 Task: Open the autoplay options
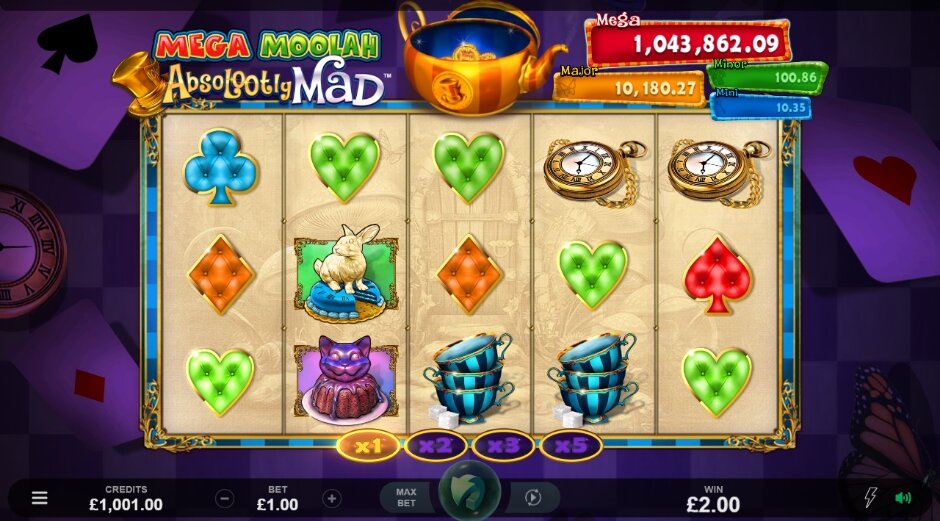pos(533,497)
